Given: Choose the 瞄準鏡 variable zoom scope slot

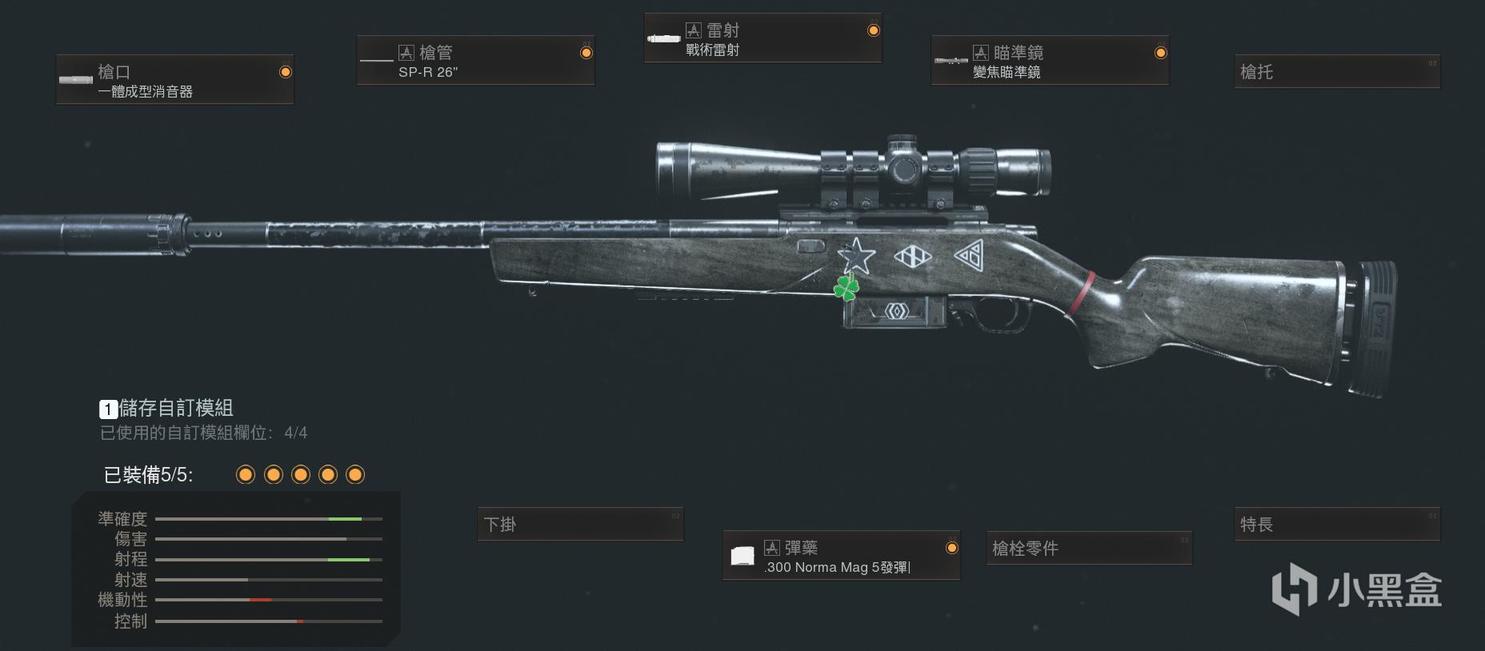Looking at the screenshot, I should (x=1050, y=61).
